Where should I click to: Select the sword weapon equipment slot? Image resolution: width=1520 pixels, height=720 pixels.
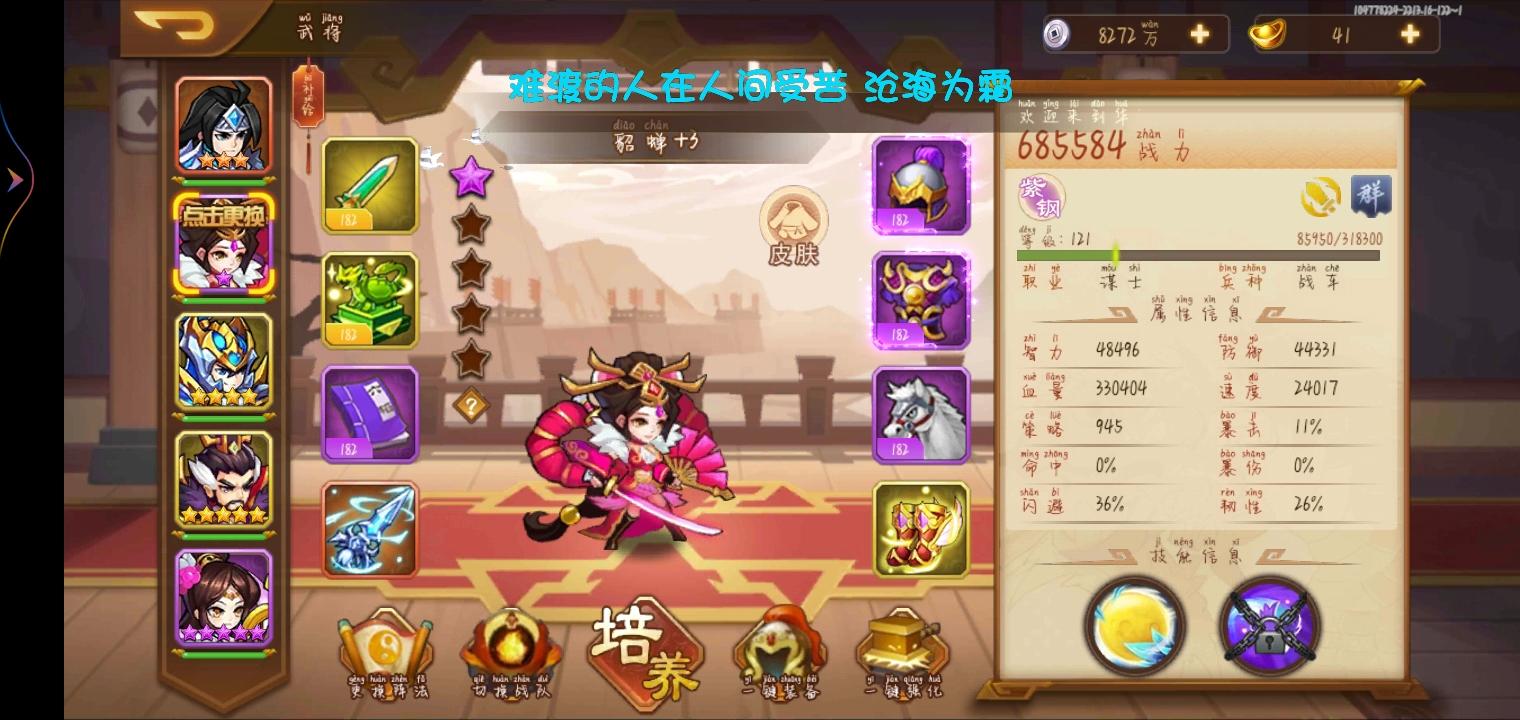pos(371,186)
